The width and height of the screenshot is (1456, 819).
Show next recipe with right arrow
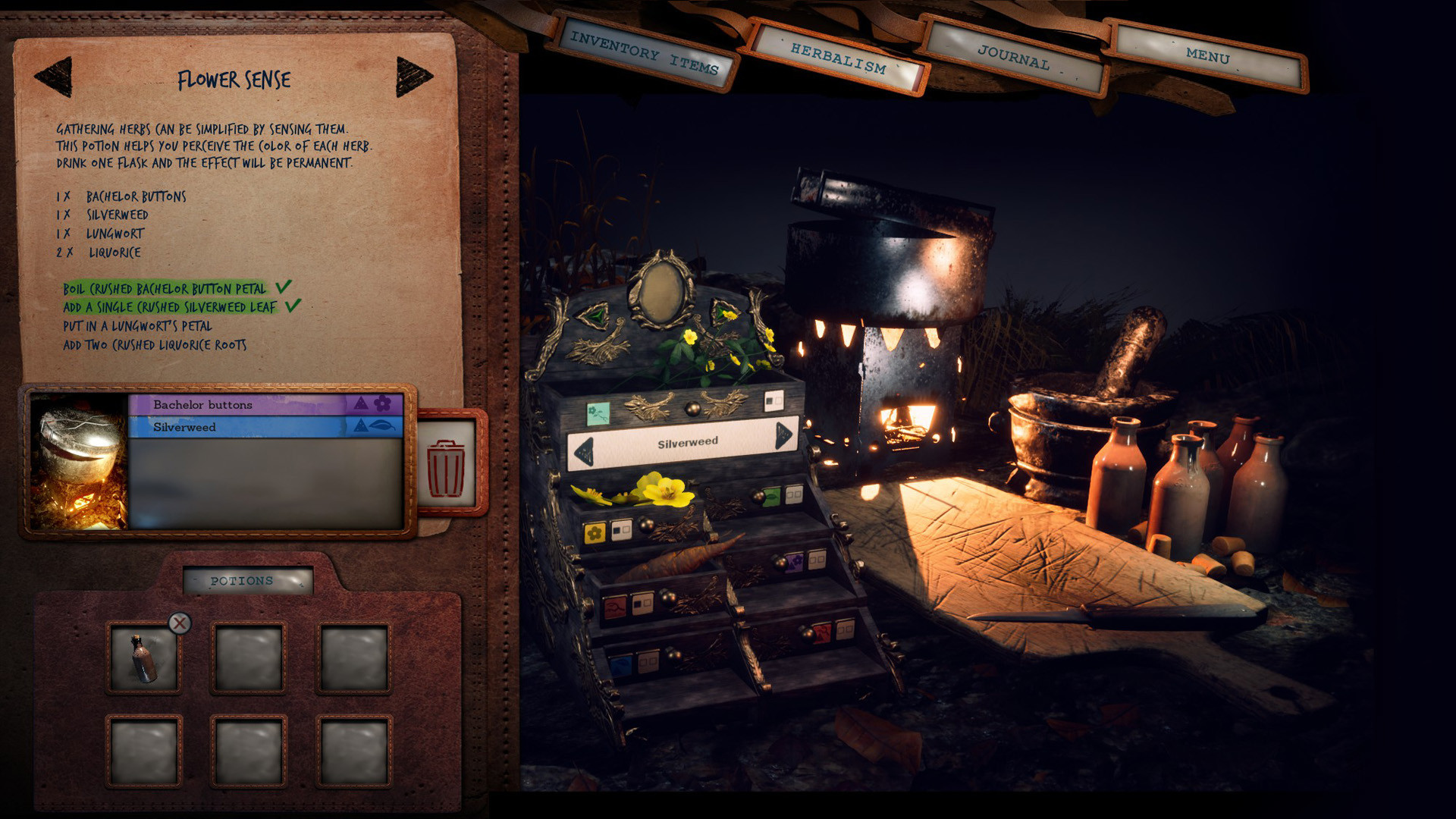tap(414, 77)
